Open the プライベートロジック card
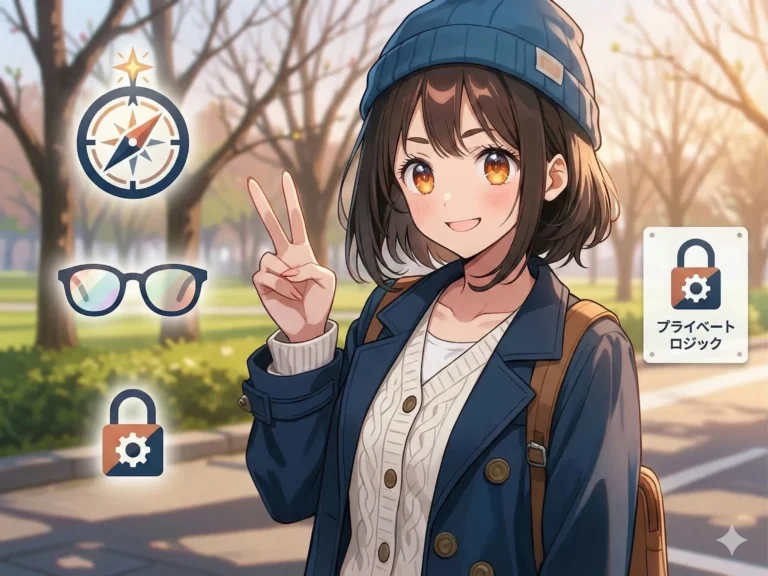 695,294
